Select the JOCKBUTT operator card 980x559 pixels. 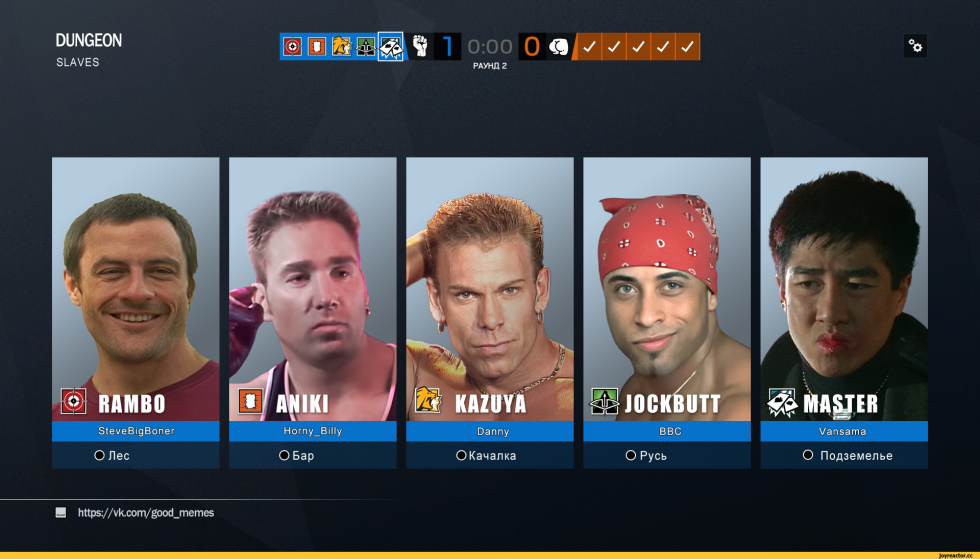(x=666, y=290)
